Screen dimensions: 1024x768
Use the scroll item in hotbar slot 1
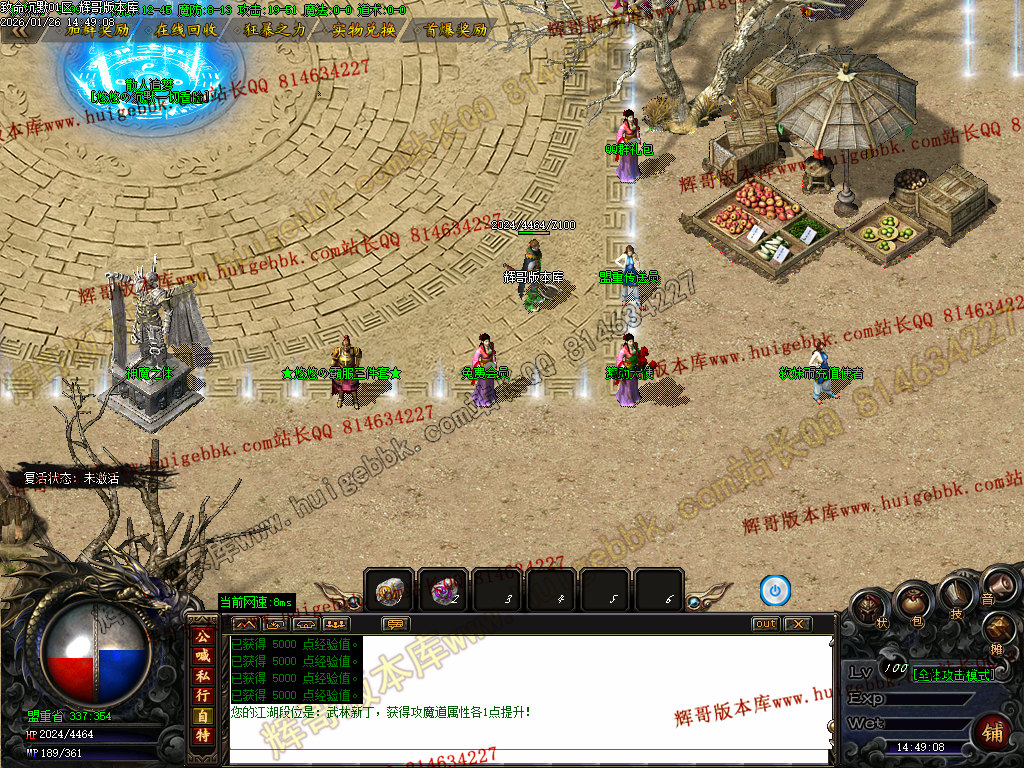tap(389, 592)
